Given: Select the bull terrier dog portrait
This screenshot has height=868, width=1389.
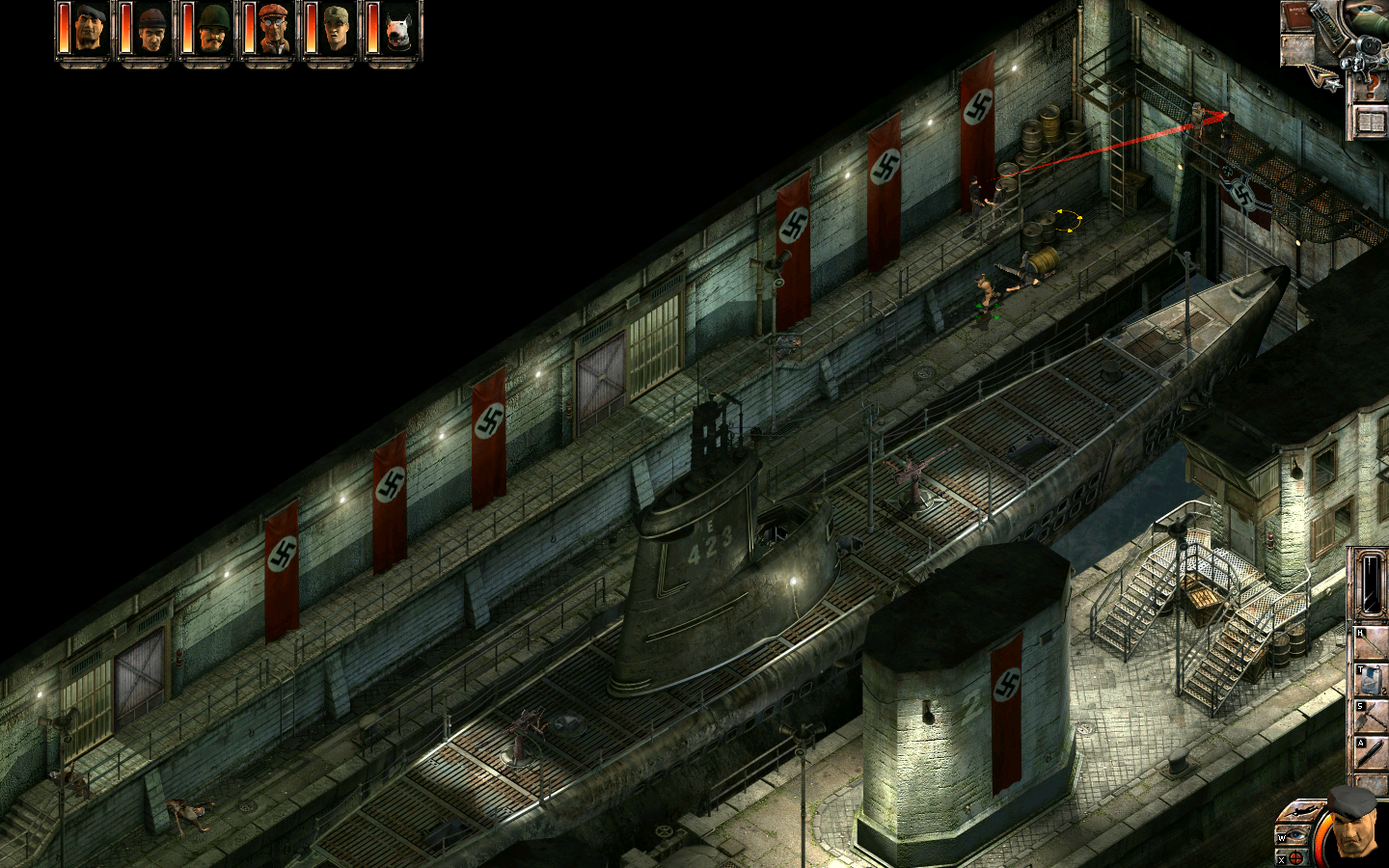Looking at the screenshot, I should pyautogui.click(x=397, y=30).
